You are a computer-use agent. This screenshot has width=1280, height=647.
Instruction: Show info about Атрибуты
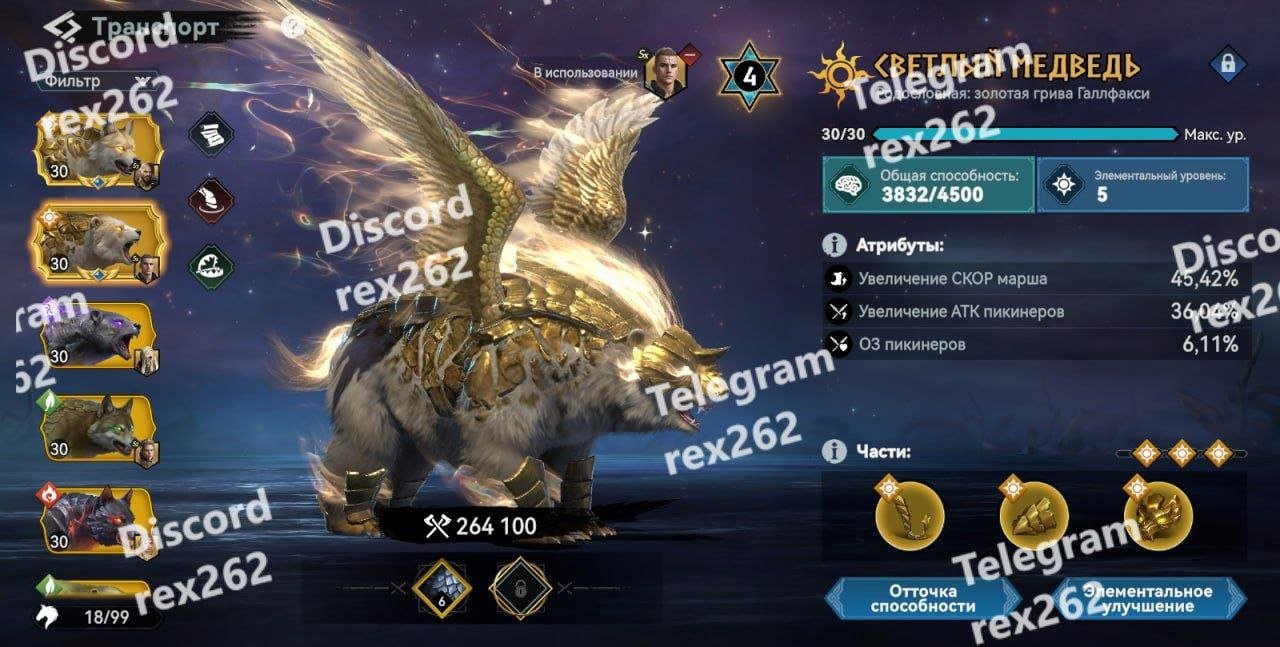click(832, 245)
